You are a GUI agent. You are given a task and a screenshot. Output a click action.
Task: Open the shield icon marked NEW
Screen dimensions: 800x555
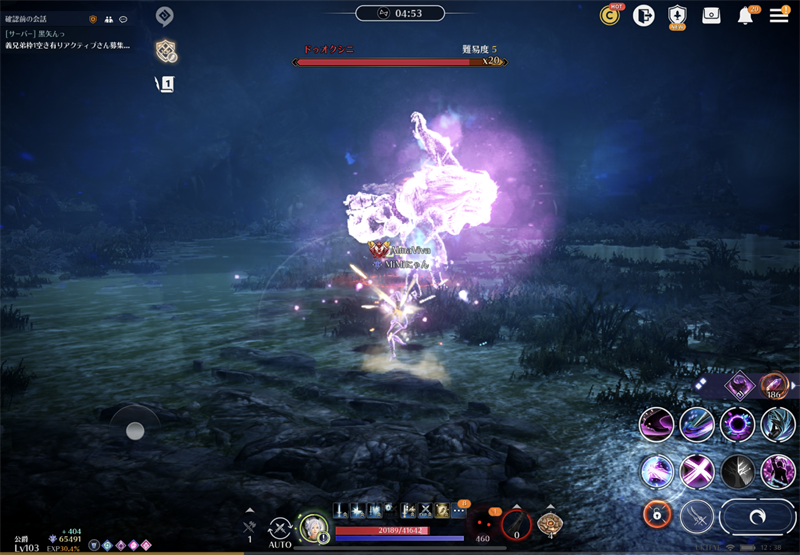click(677, 15)
